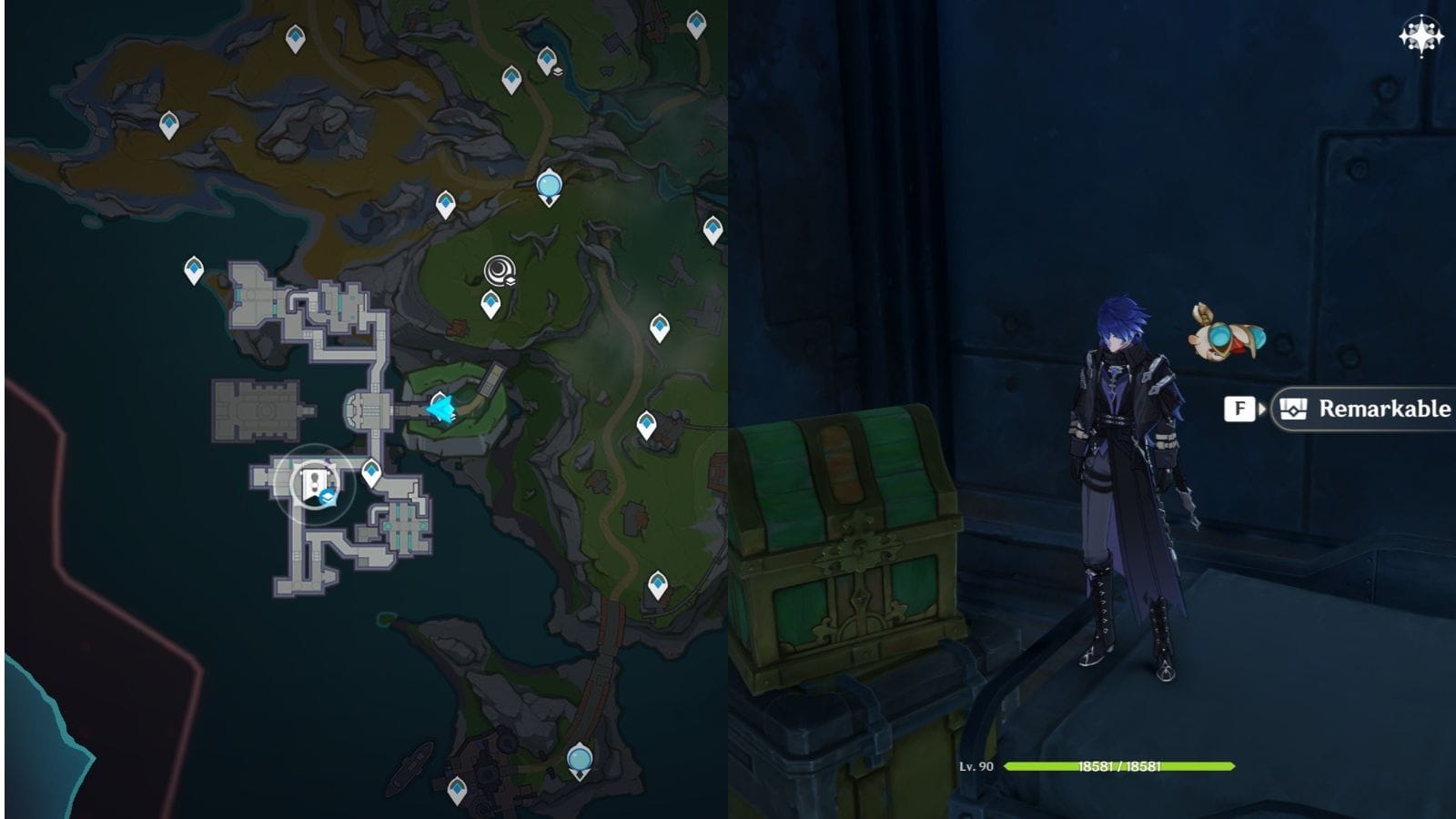Click the green Remarkable Chest in the scene
This screenshot has width=1456, height=819.
pyautogui.click(x=855, y=546)
